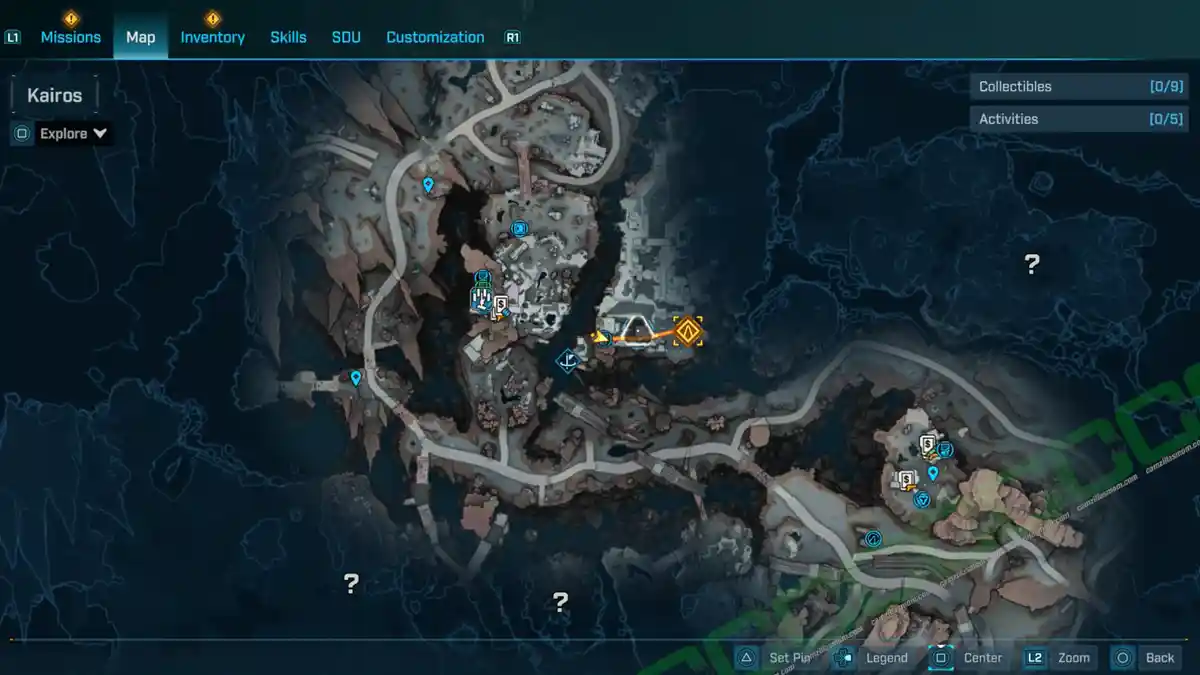Go to the SDU tab
1200x675 pixels.
(346, 37)
